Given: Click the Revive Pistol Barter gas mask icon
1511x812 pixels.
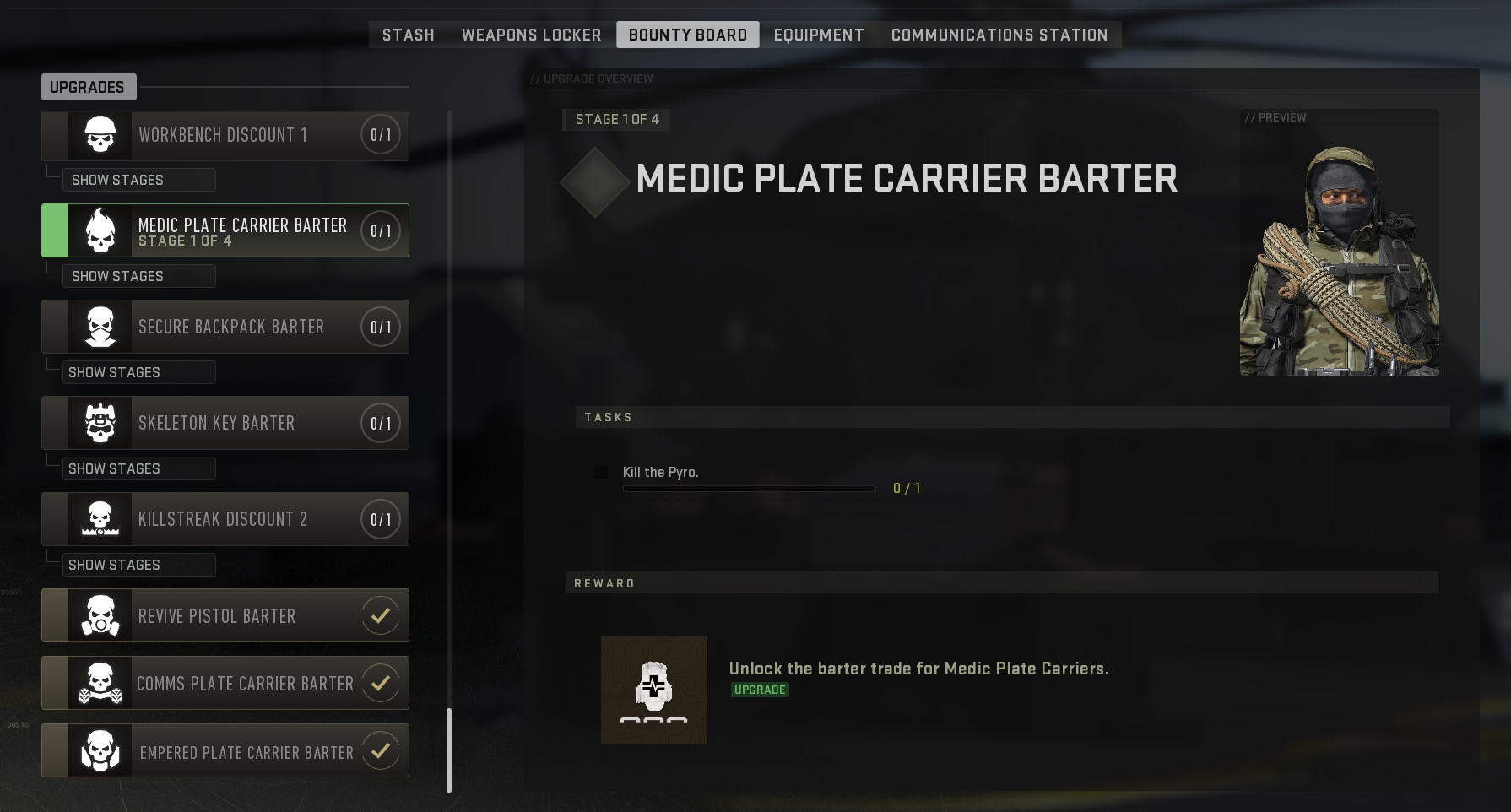Looking at the screenshot, I should pos(99,615).
